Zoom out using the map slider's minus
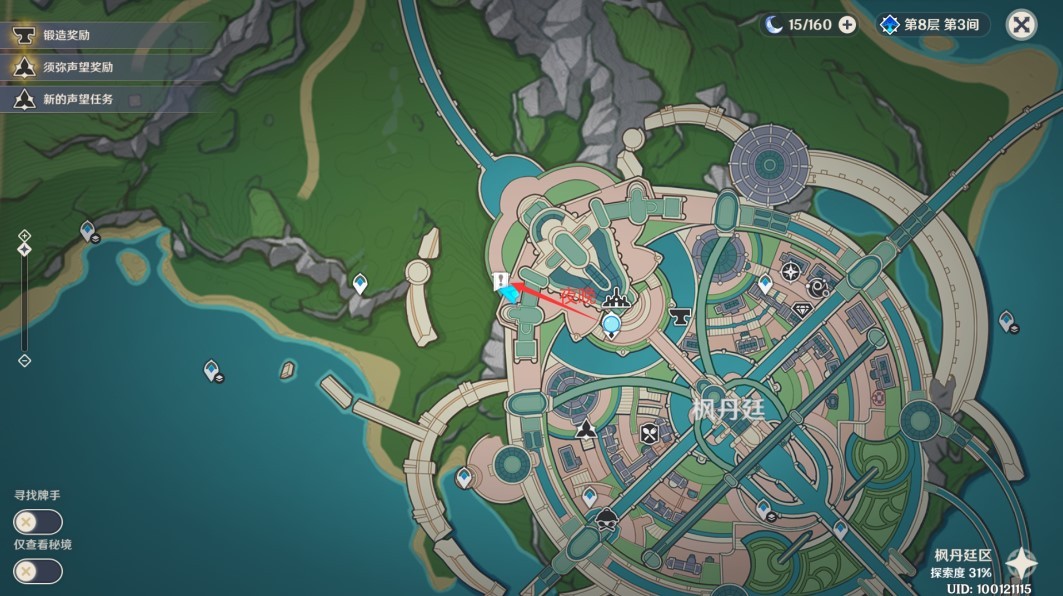 coord(25,360)
